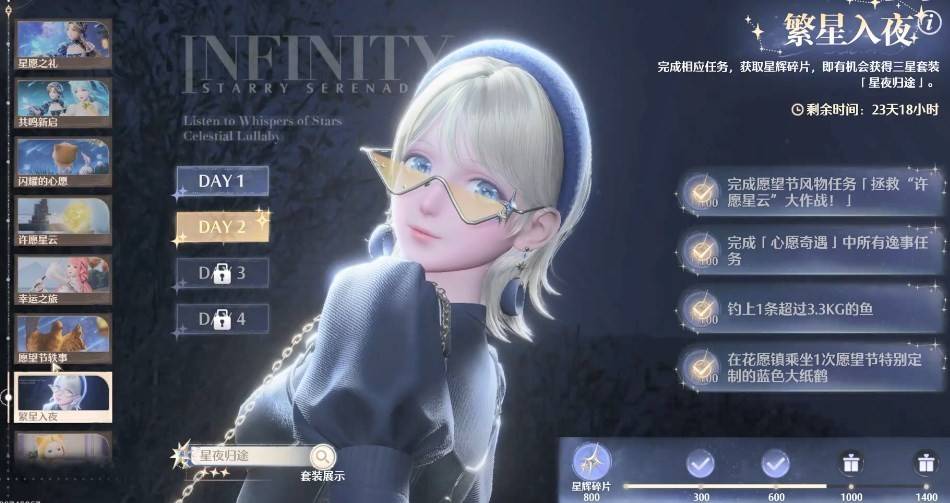This screenshot has height=503, width=950.
Task: Claim the 1000 fragment gift reward
Action: point(852,463)
